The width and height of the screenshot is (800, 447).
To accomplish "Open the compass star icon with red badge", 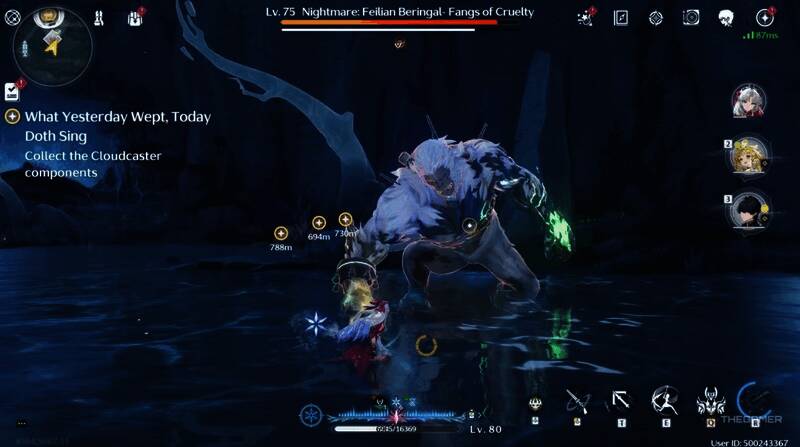I will coord(765,17).
